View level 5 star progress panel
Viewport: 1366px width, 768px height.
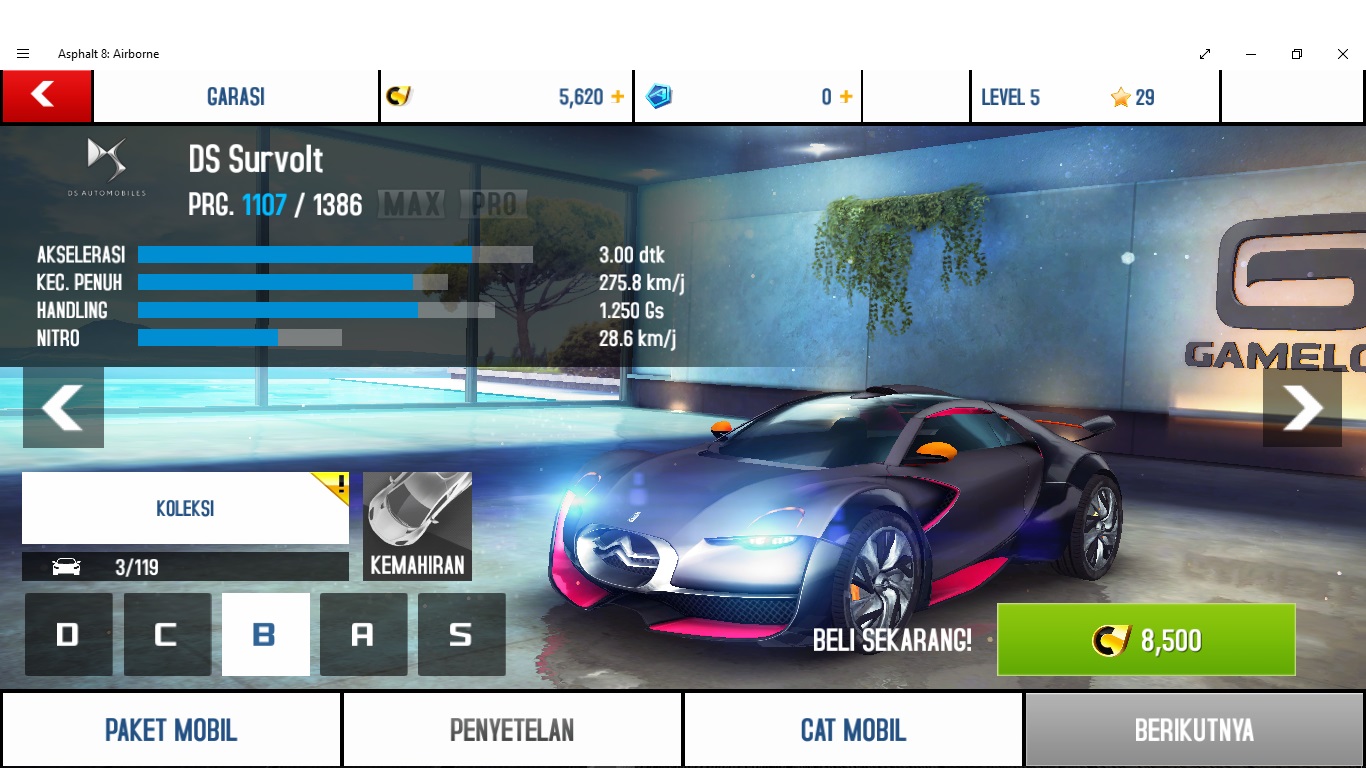[1094, 97]
